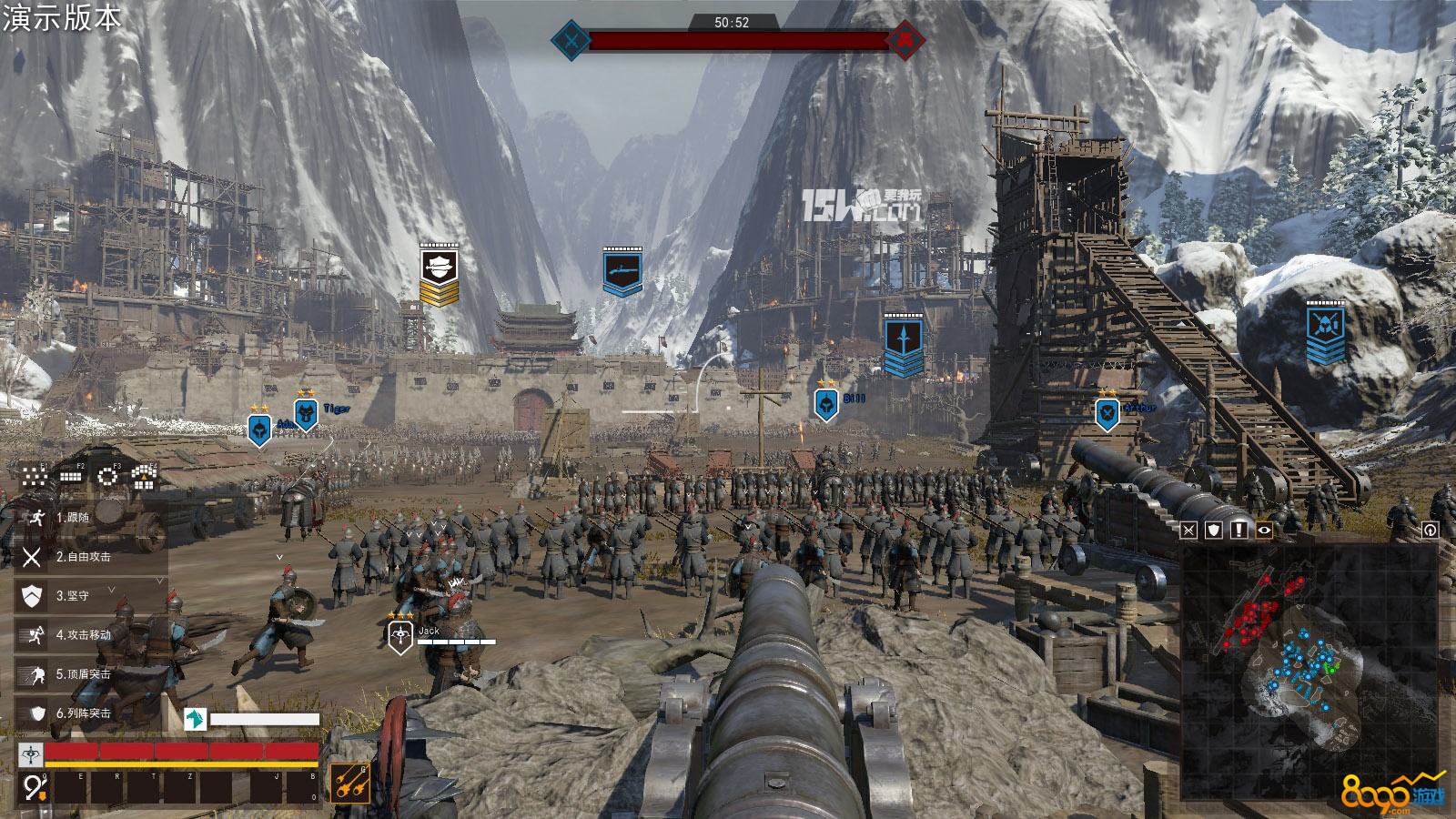1456x819 pixels.
Task: Click the horse mount icon
Action: pos(195,719)
